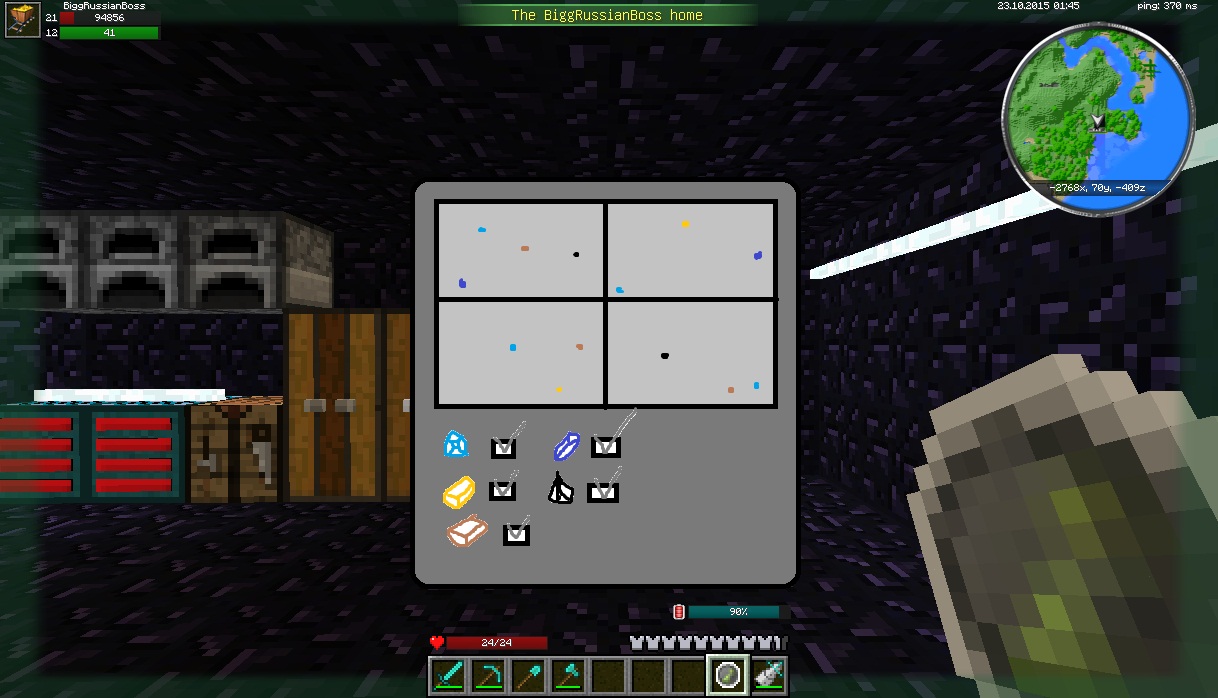Click the black coal icon
The image size is (1218, 698).
click(x=560, y=489)
